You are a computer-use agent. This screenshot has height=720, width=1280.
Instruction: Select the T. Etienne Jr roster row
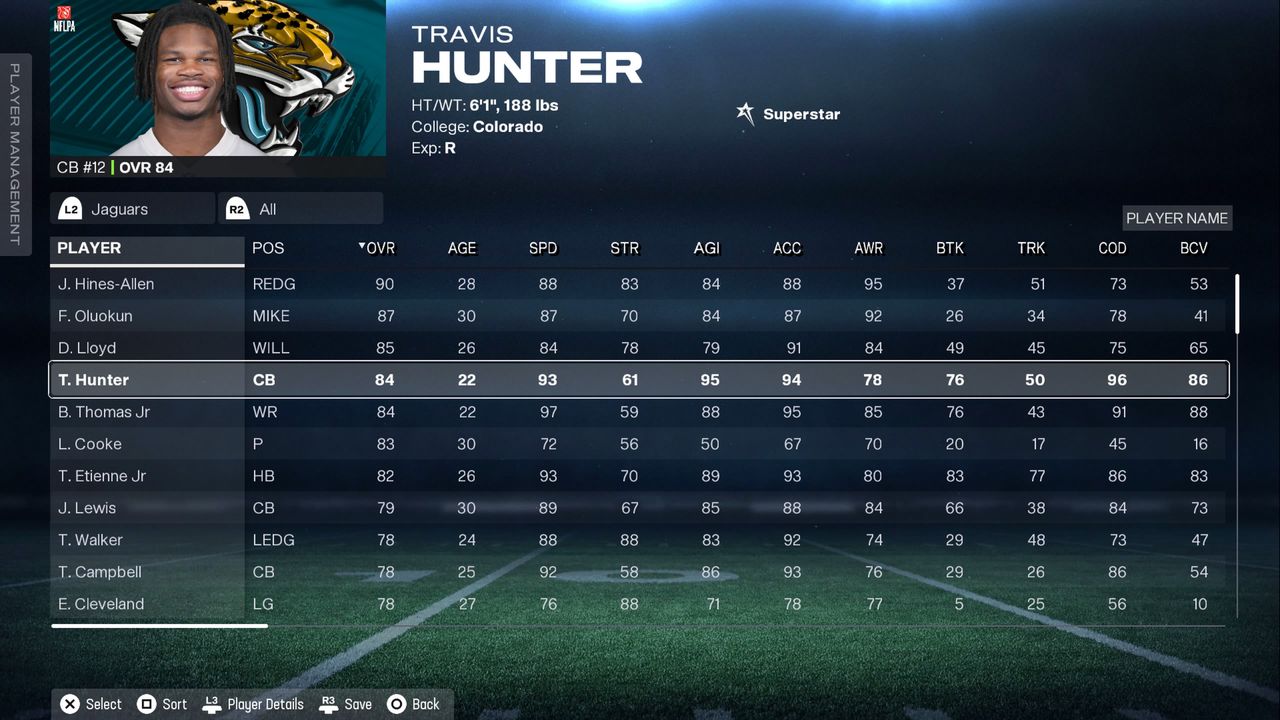105,476
